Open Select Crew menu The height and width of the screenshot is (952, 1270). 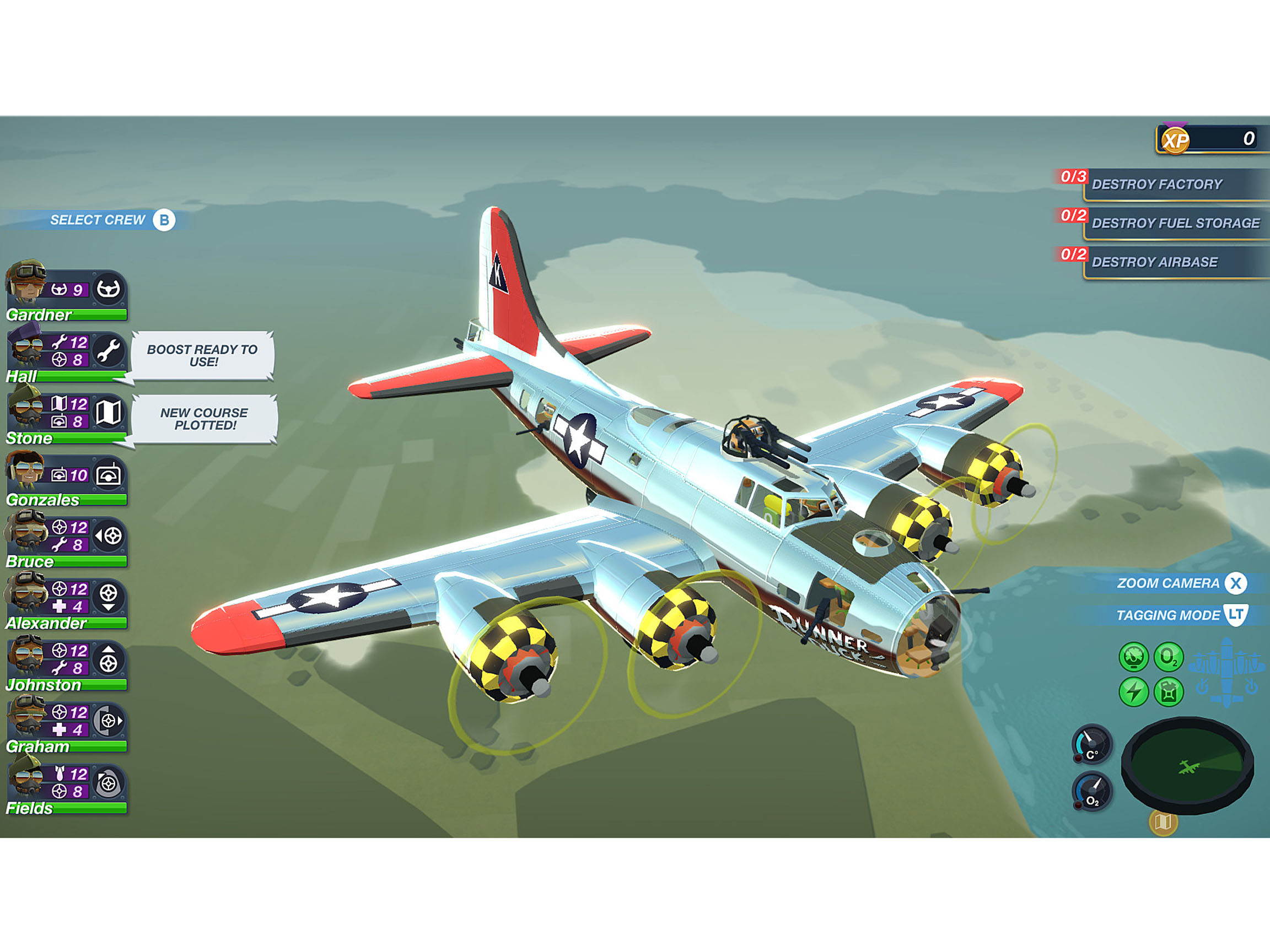106,219
